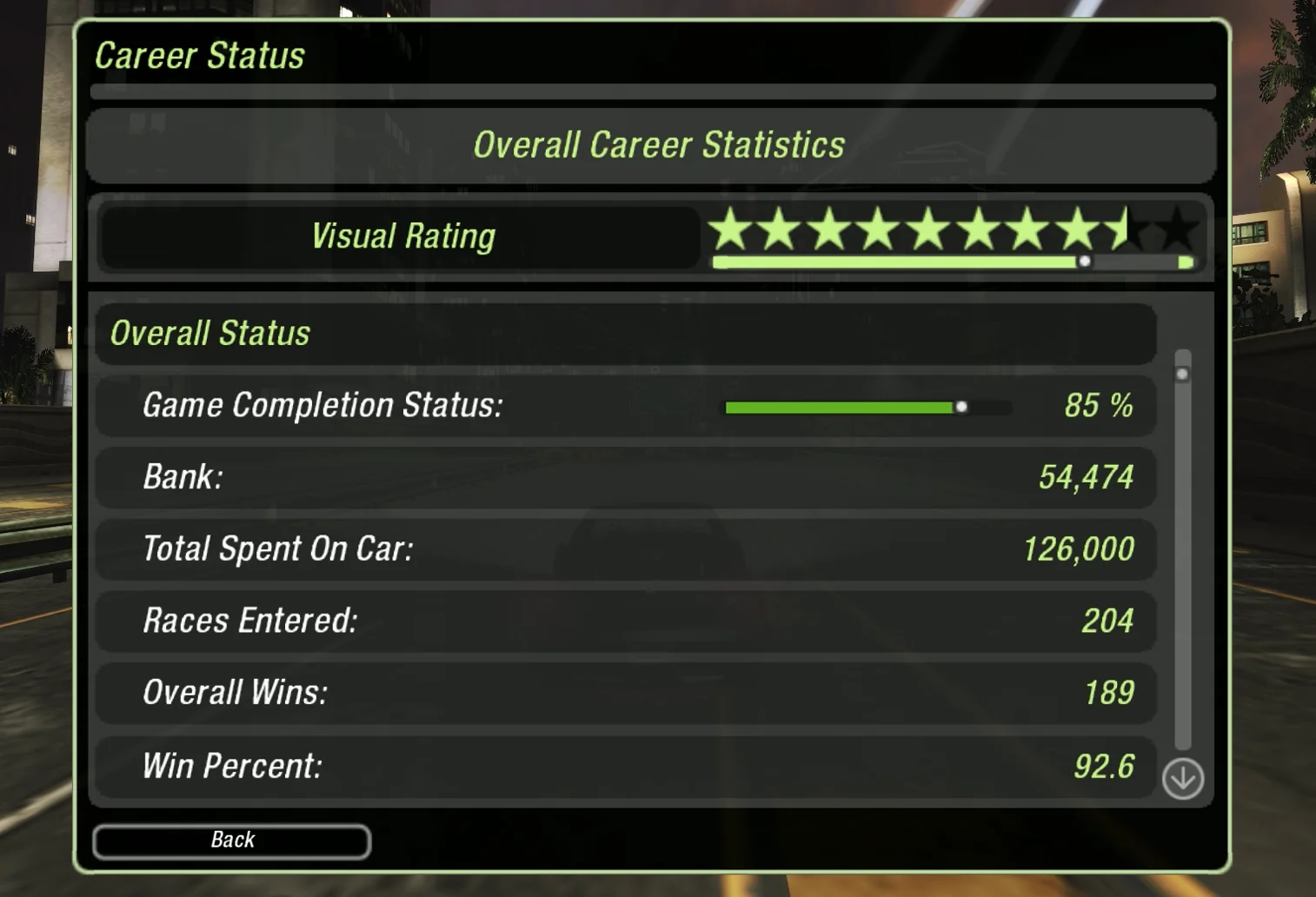Select the Win Percent row

click(x=626, y=766)
